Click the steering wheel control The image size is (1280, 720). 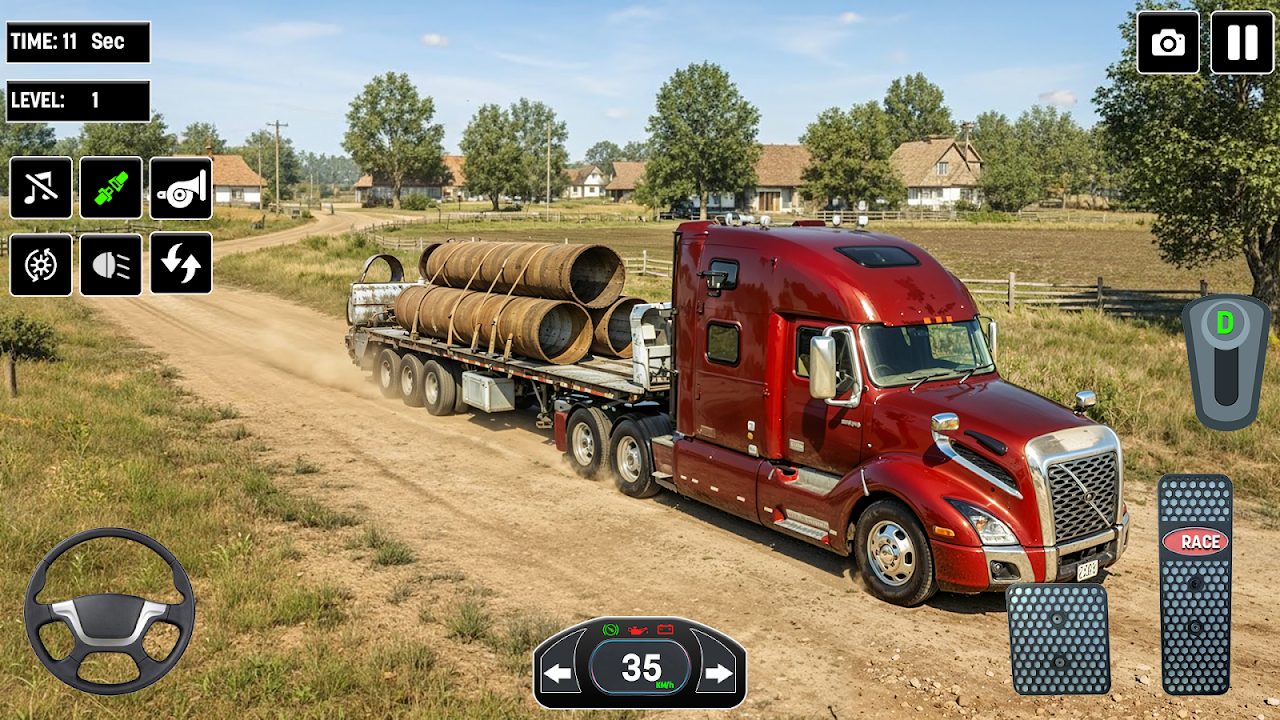tap(109, 610)
